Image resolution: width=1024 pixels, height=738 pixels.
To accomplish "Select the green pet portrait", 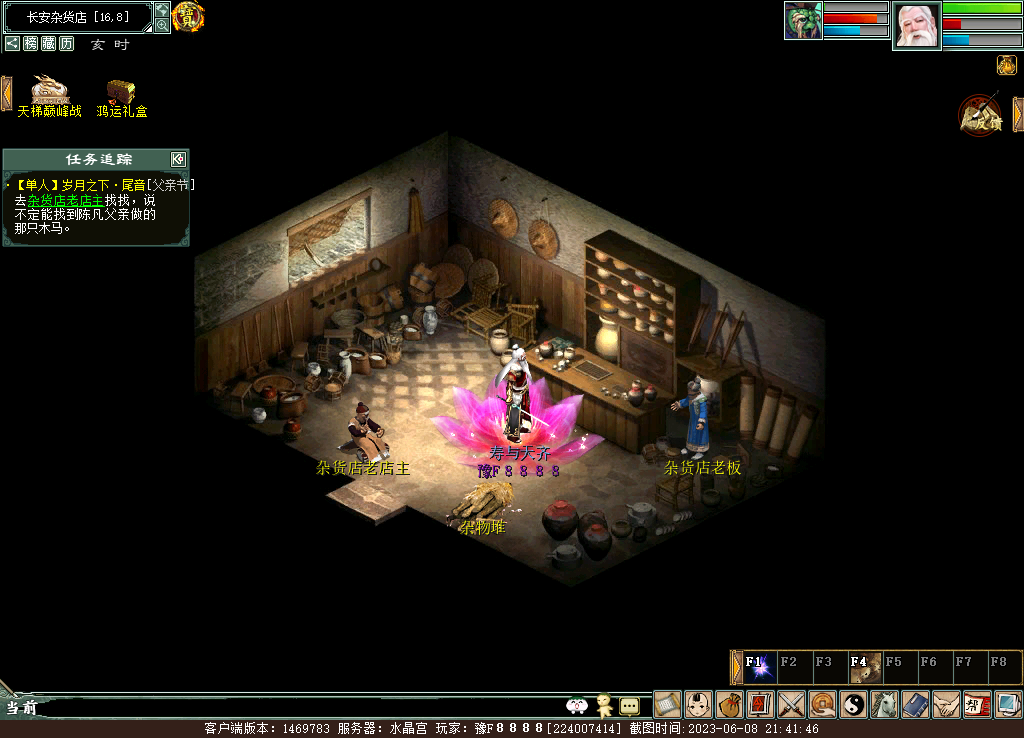I will click(803, 21).
